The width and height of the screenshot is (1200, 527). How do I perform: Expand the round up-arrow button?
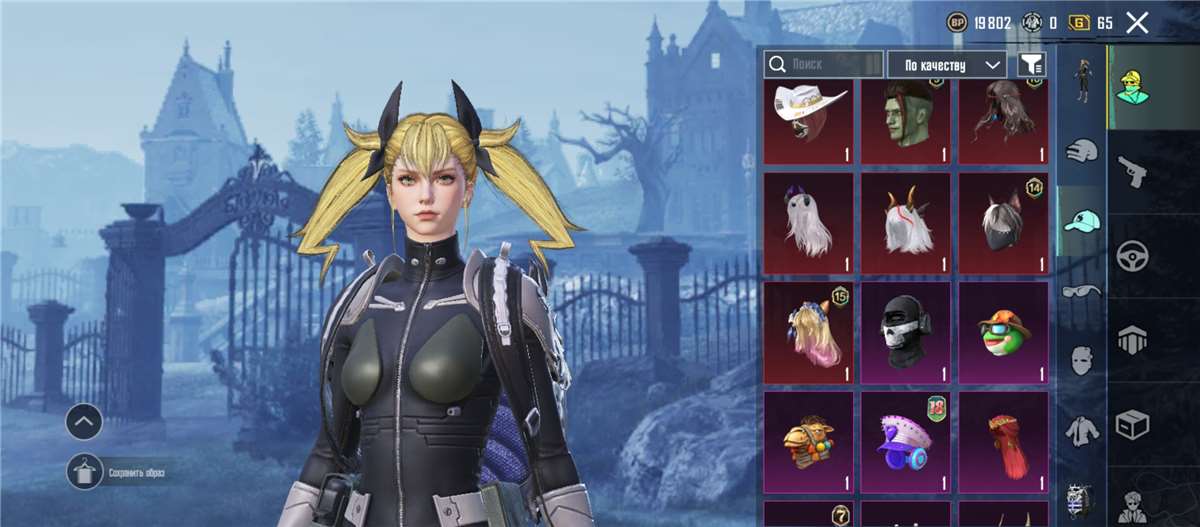click(84, 423)
